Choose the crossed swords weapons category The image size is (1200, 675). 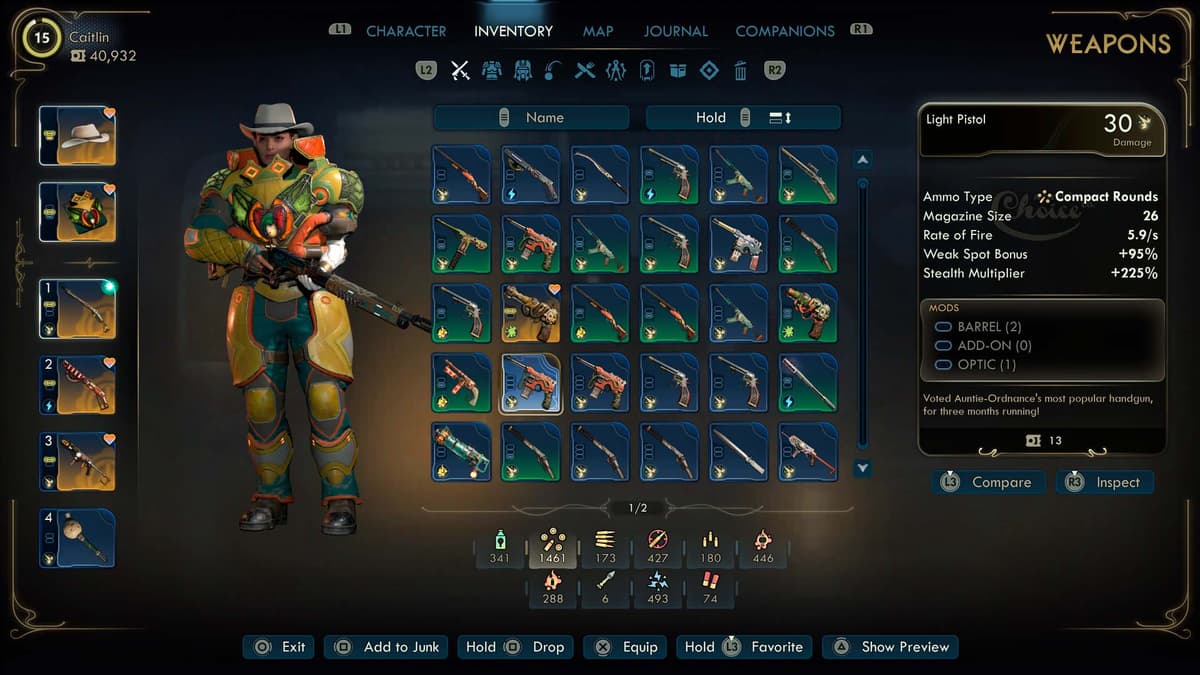coord(460,70)
